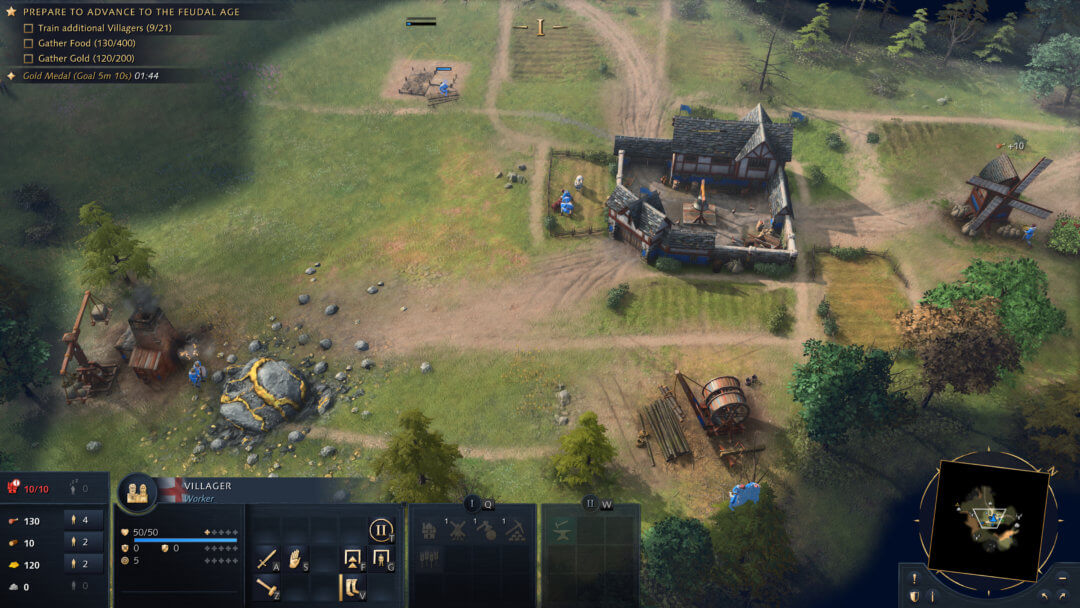Toggle the shield button beside the minimap
This screenshot has width=1080, height=608.
[913, 597]
